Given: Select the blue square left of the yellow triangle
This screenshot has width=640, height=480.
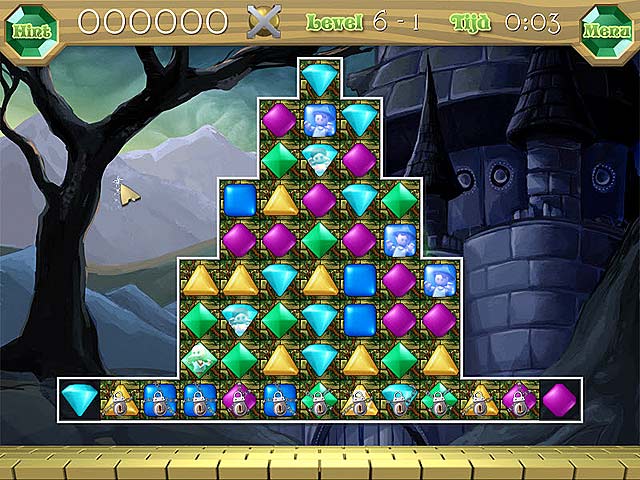Looking at the screenshot, I should [x=240, y=198].
